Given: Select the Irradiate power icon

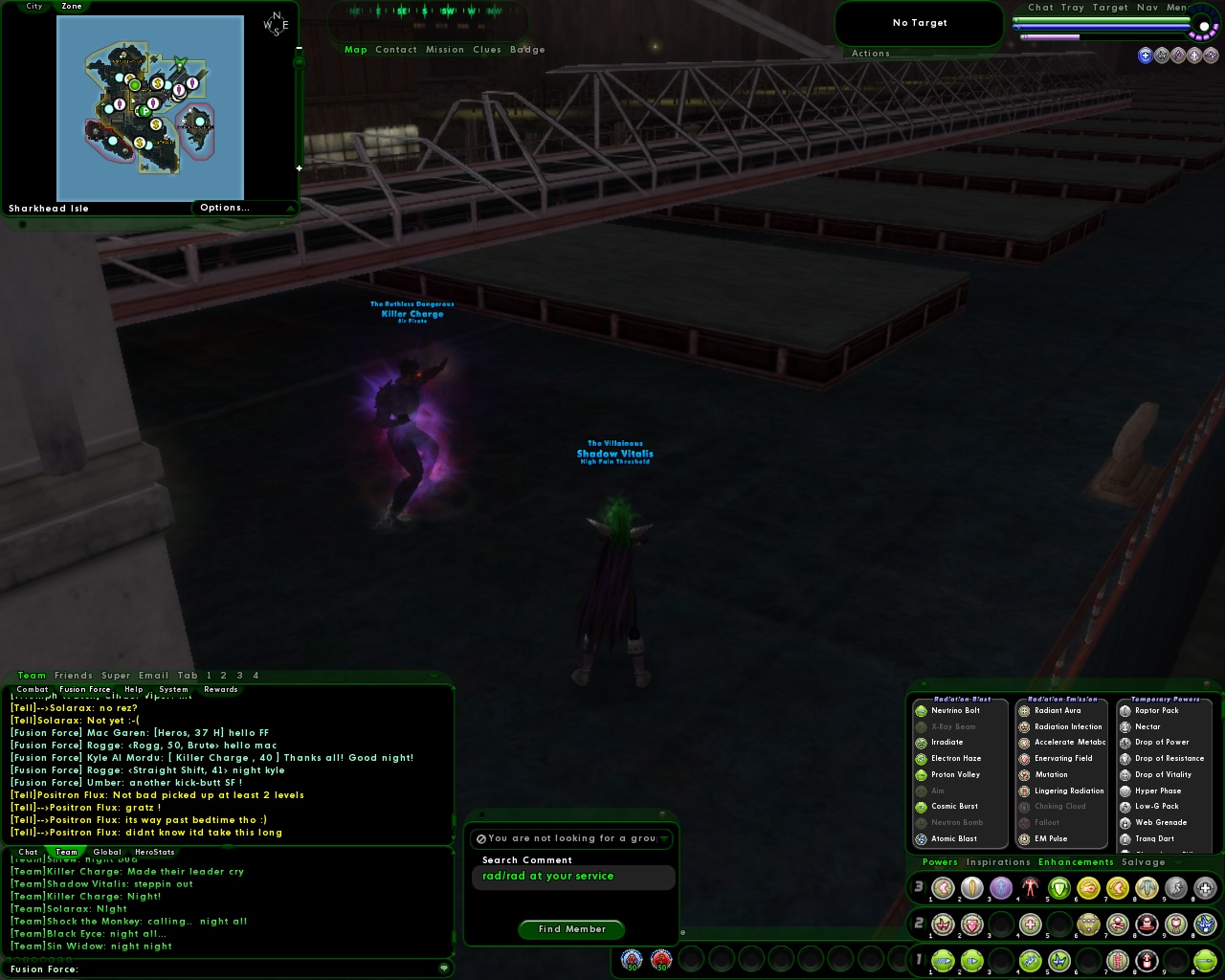Looking at the screenshot, I should (x=922, y=742).
